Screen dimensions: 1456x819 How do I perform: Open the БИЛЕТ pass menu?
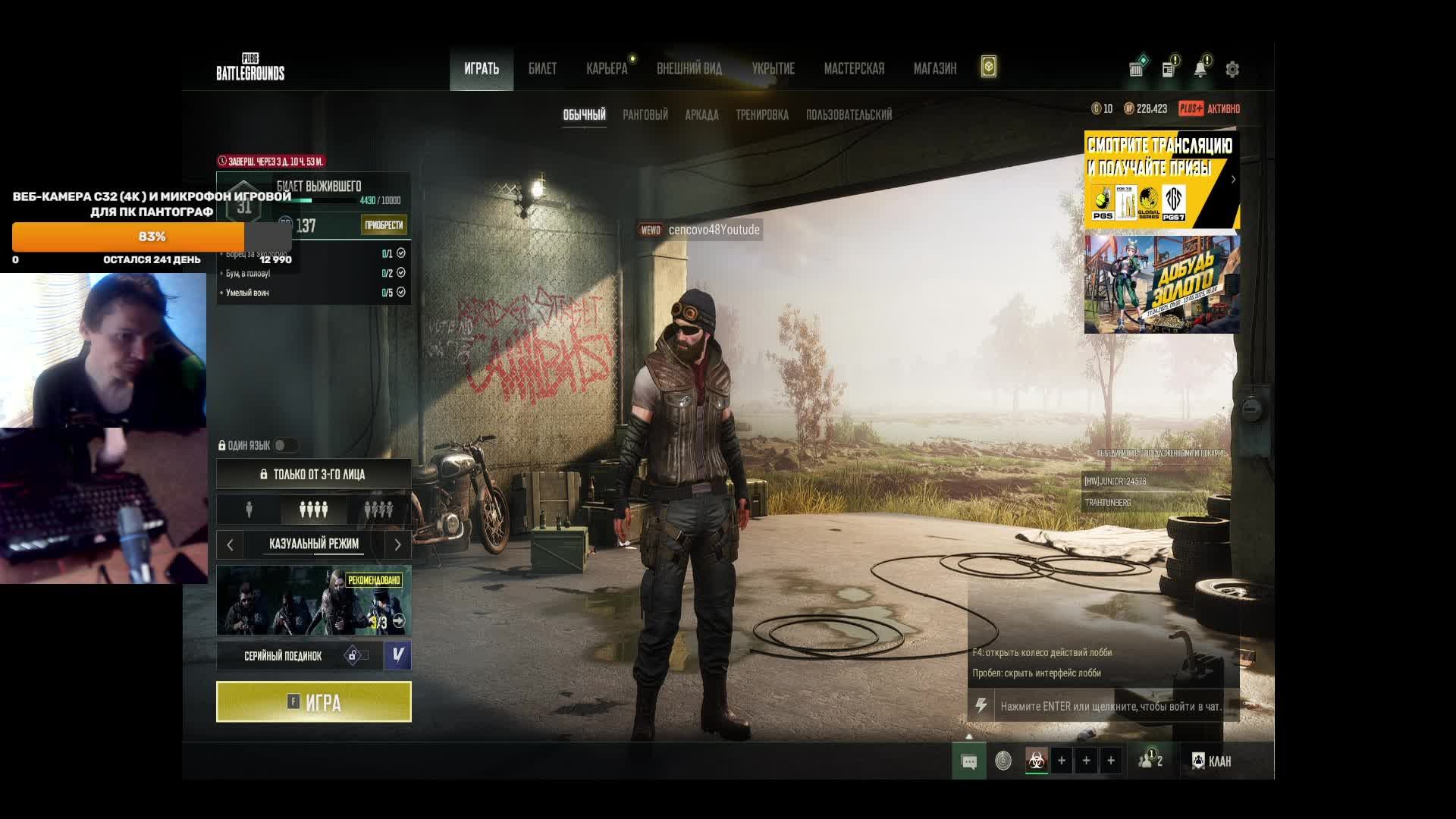pyautogui.click(x=542, y=69)
